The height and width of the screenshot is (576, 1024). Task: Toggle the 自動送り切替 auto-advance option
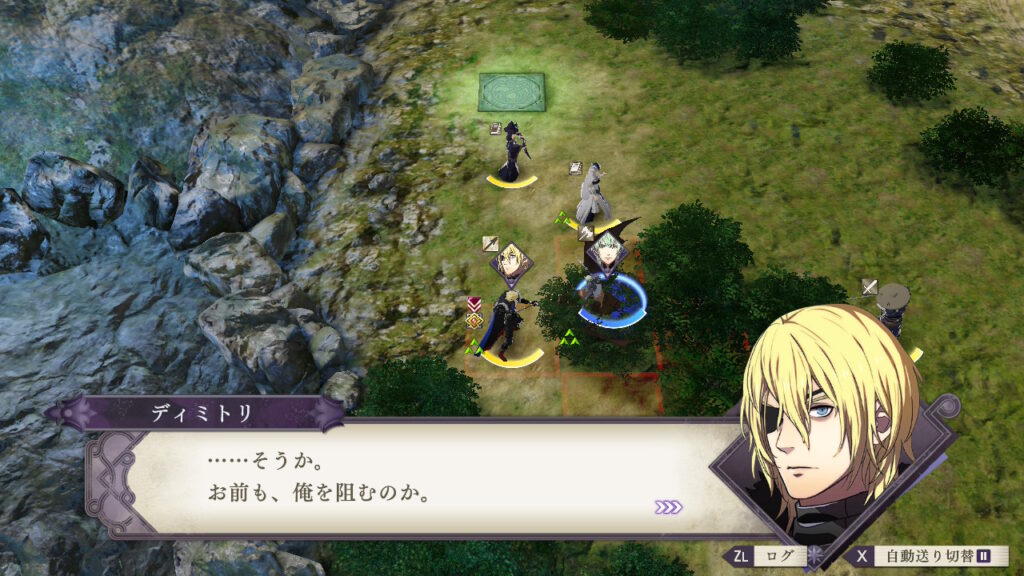[x=926, y=556]
